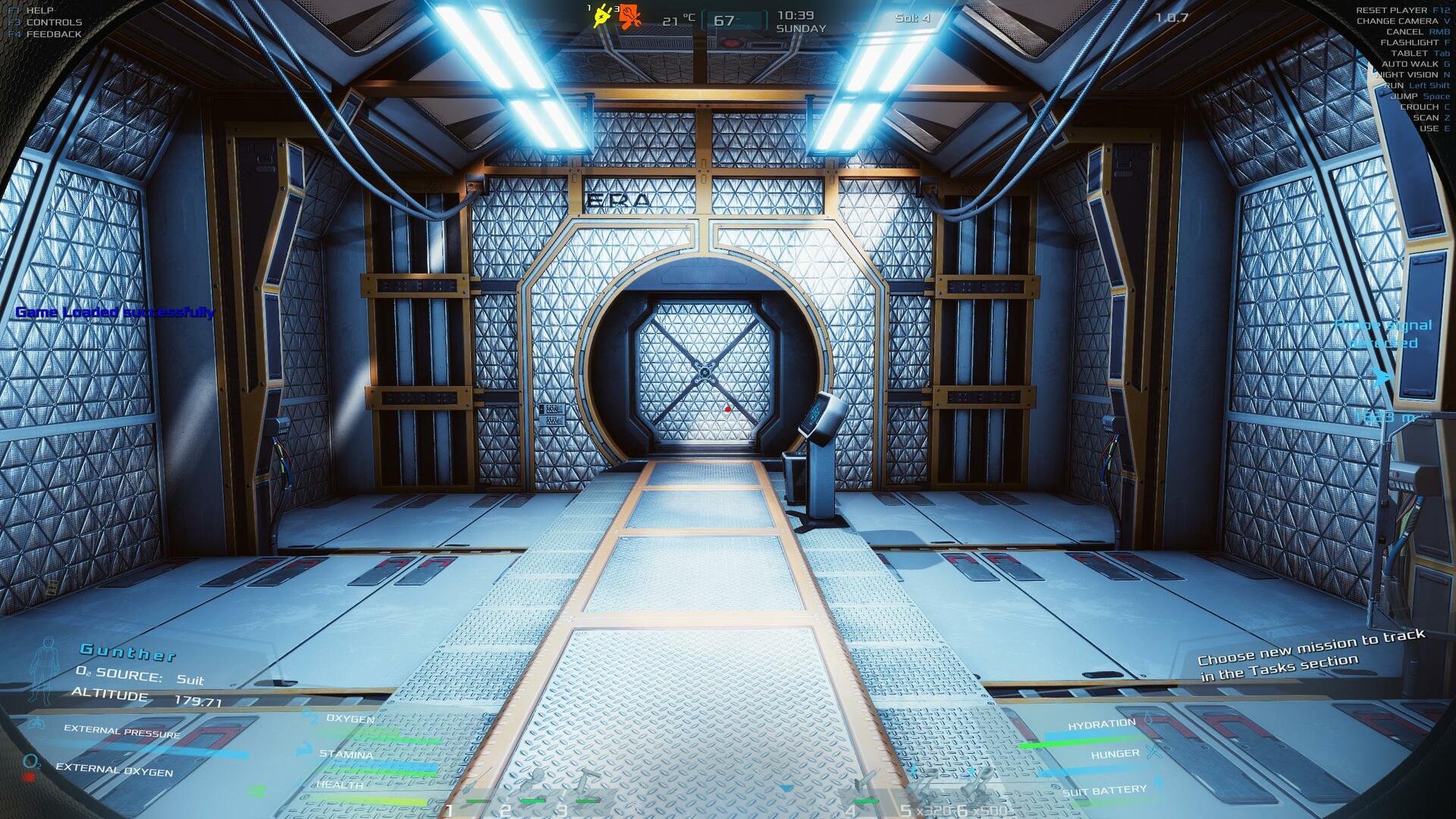Click the mission tracker message
The image size is (1456, 819).
[1311, 655]
